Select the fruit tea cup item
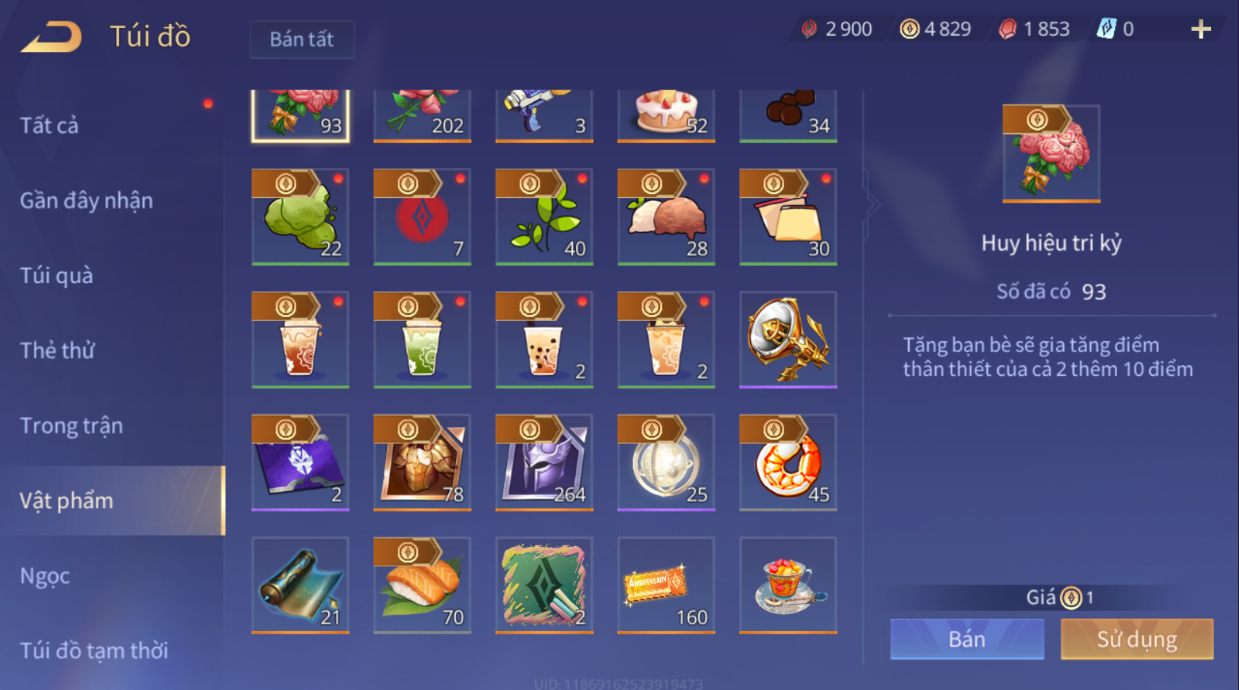 (x=788, y=585)
